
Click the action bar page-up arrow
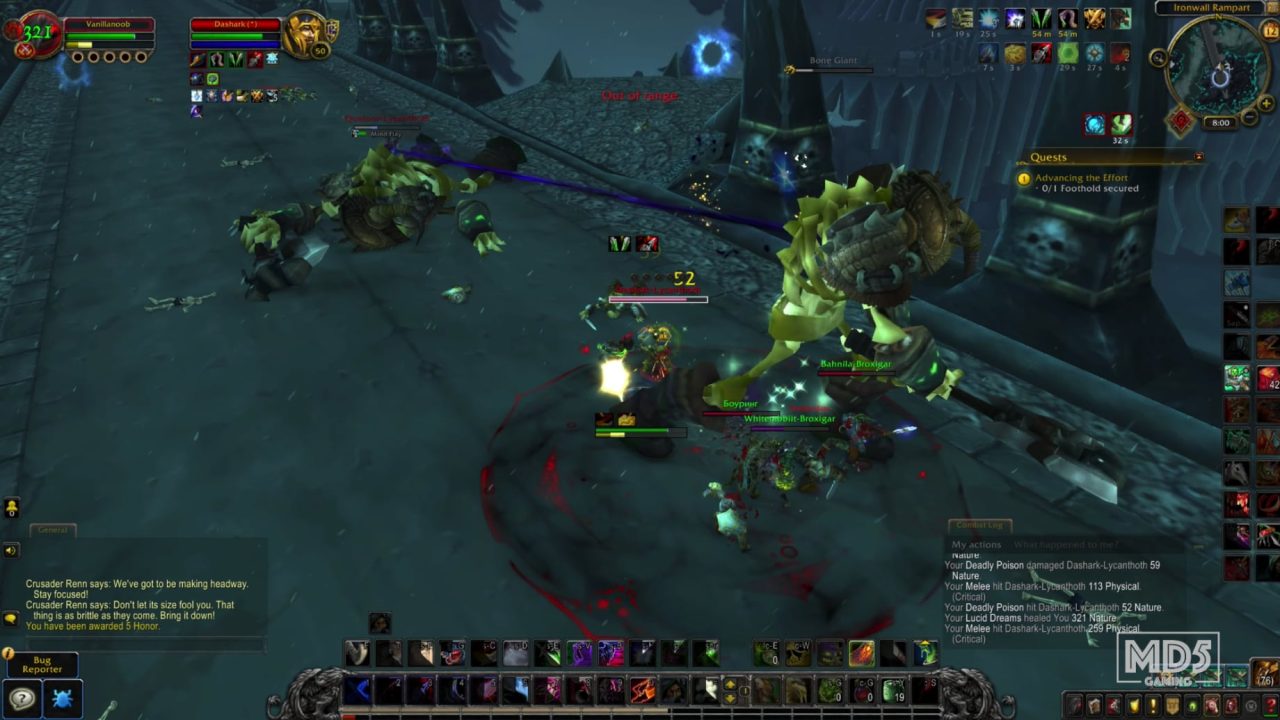(729, 682)
